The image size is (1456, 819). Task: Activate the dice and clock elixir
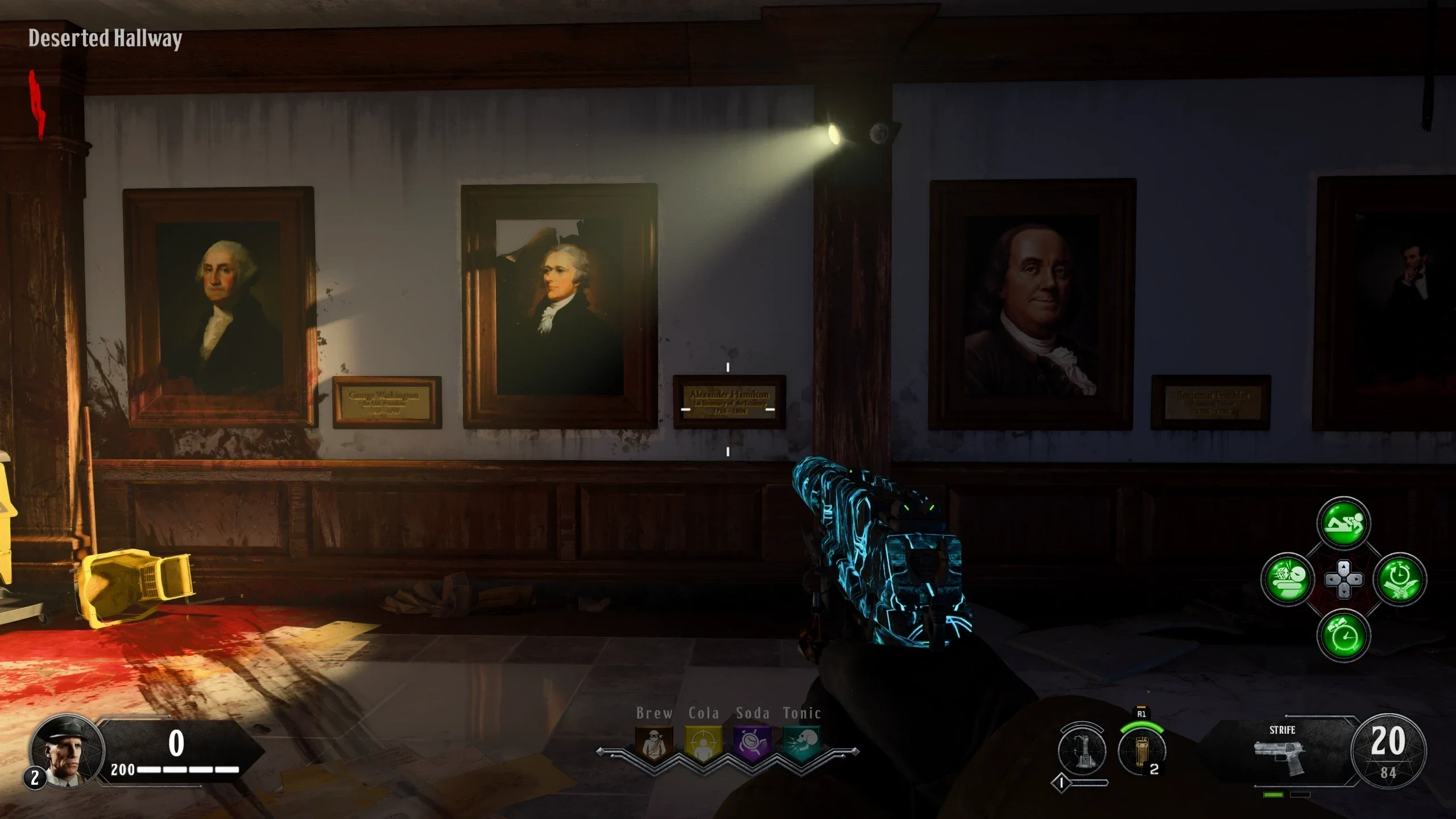1288,580
